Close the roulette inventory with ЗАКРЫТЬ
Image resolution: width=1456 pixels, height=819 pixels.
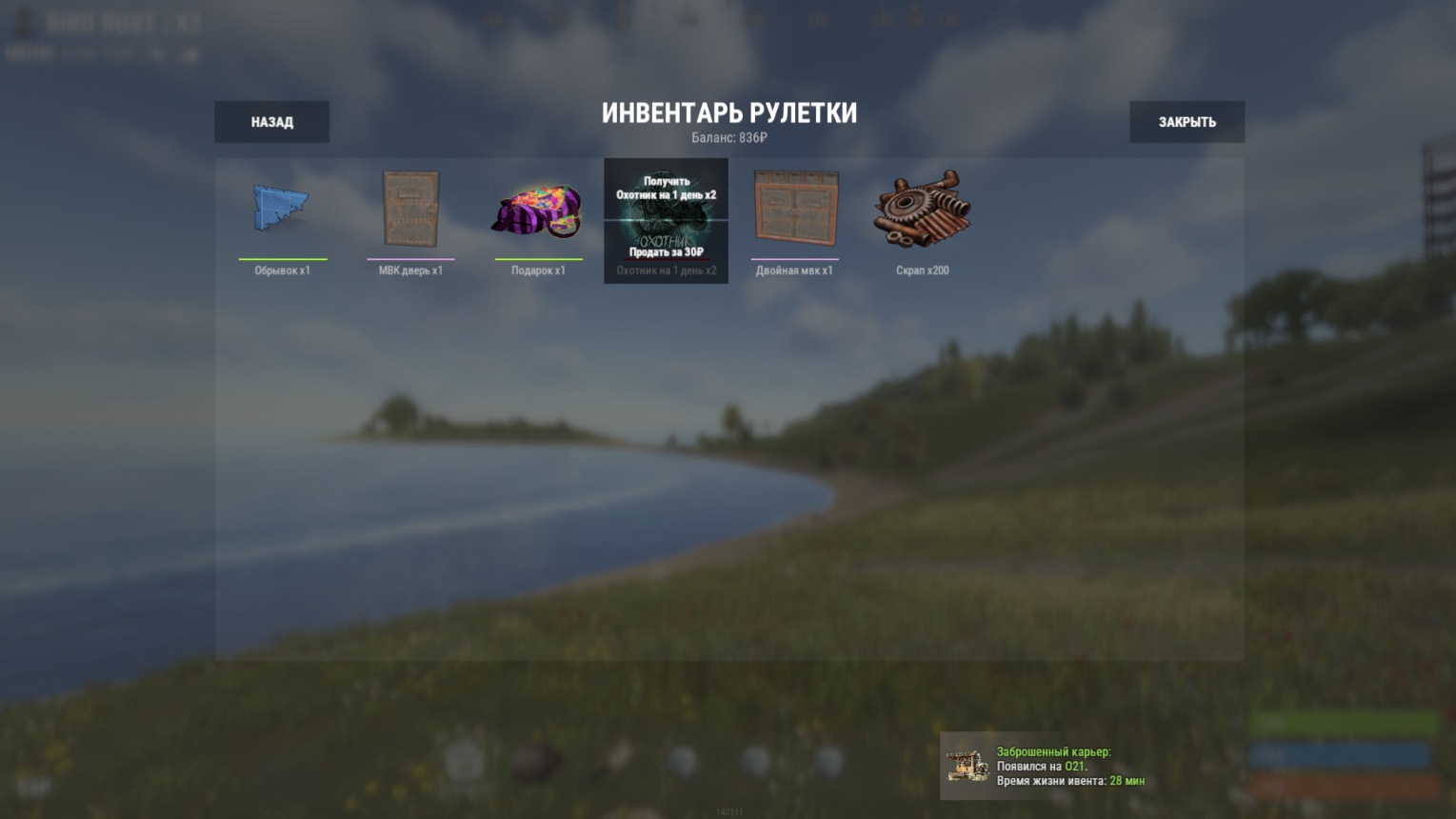tap(1187, 122)
